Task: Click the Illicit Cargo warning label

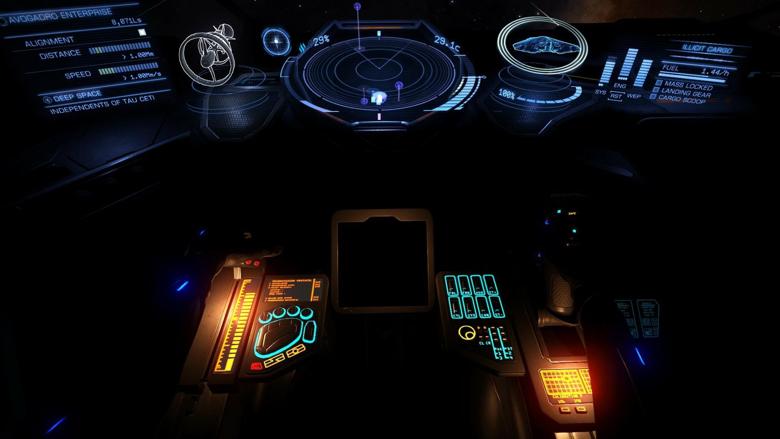Action: pos(708,48)
